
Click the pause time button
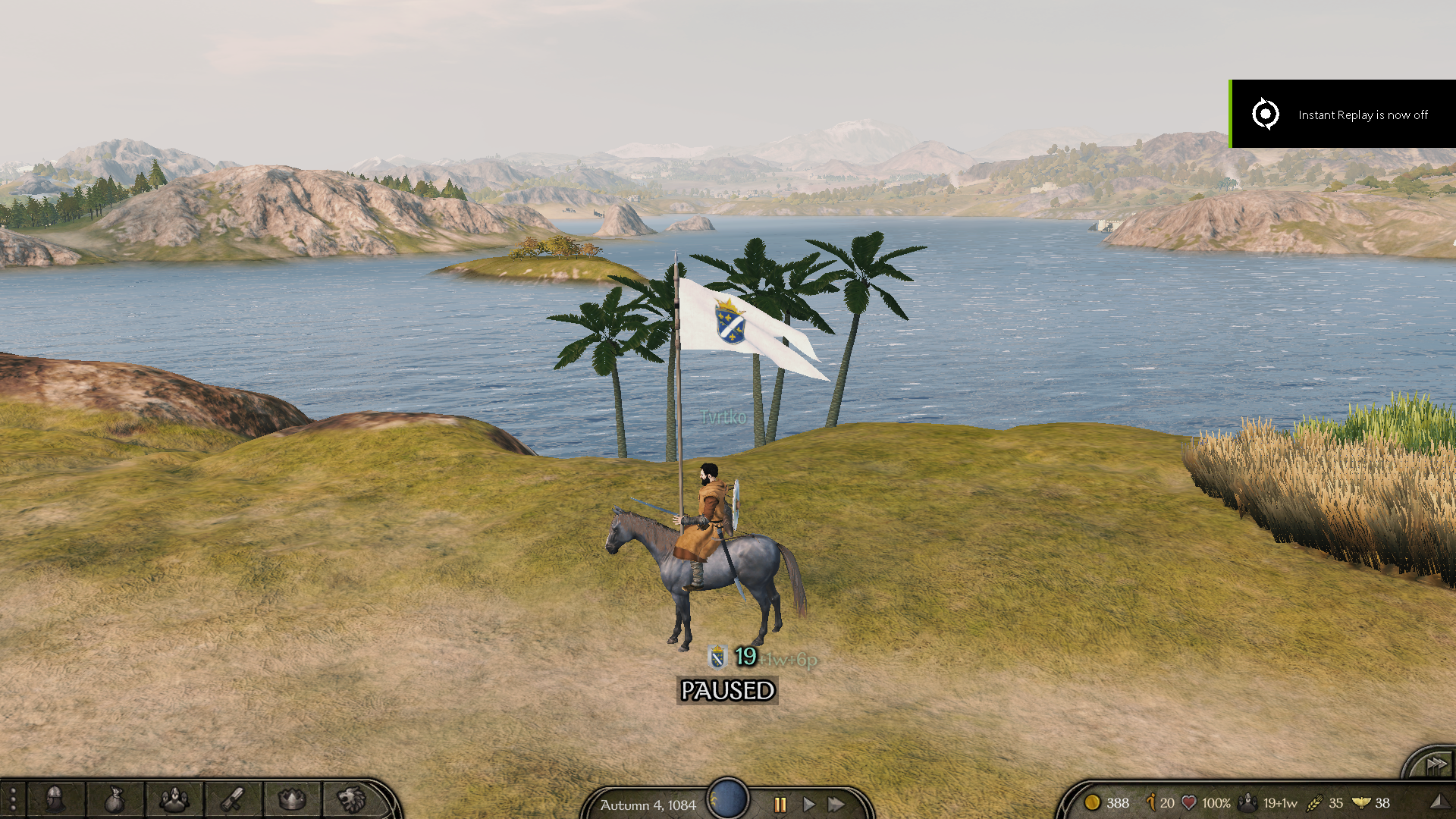(780, 804)
